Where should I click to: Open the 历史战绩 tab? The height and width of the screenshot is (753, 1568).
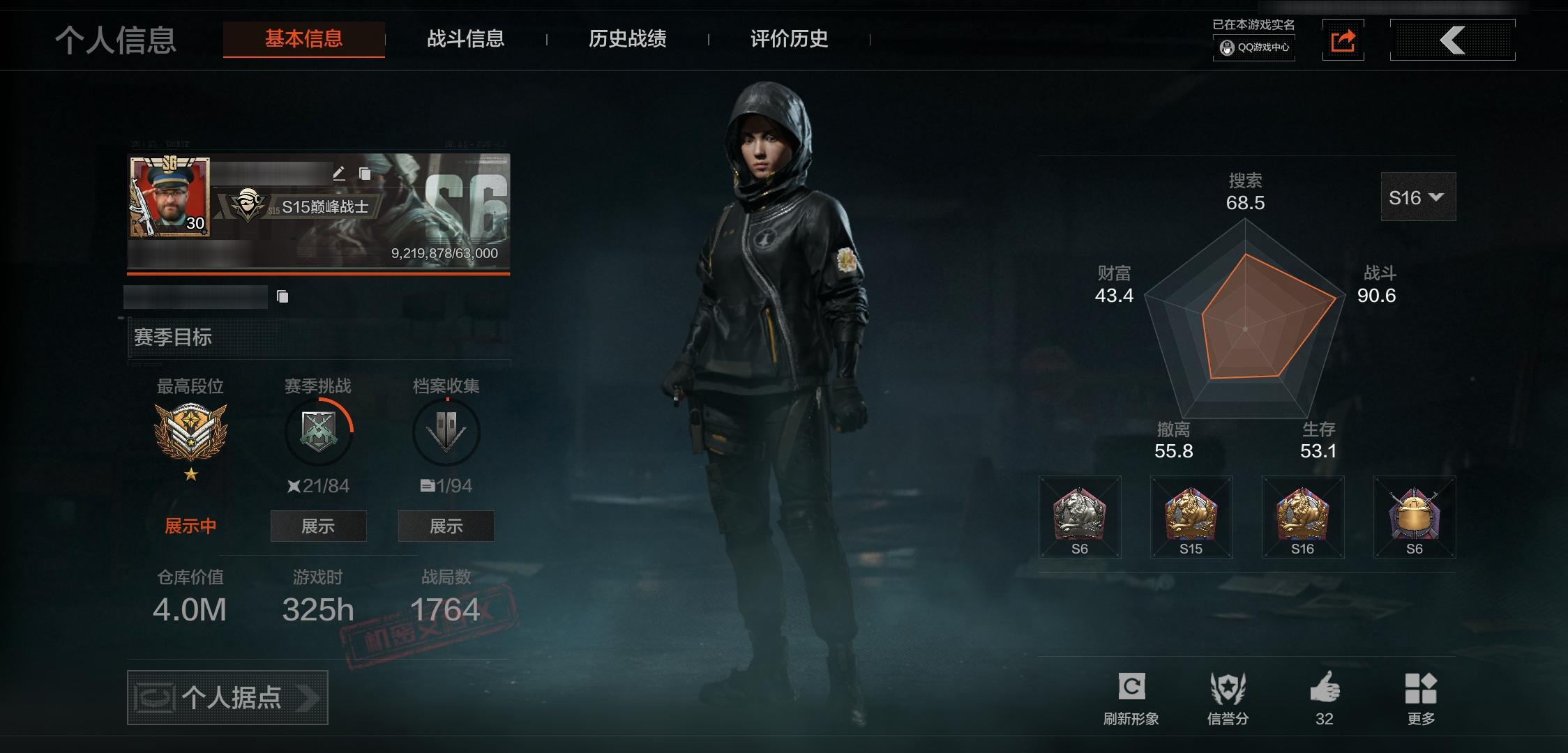click(x=626, y=40)
